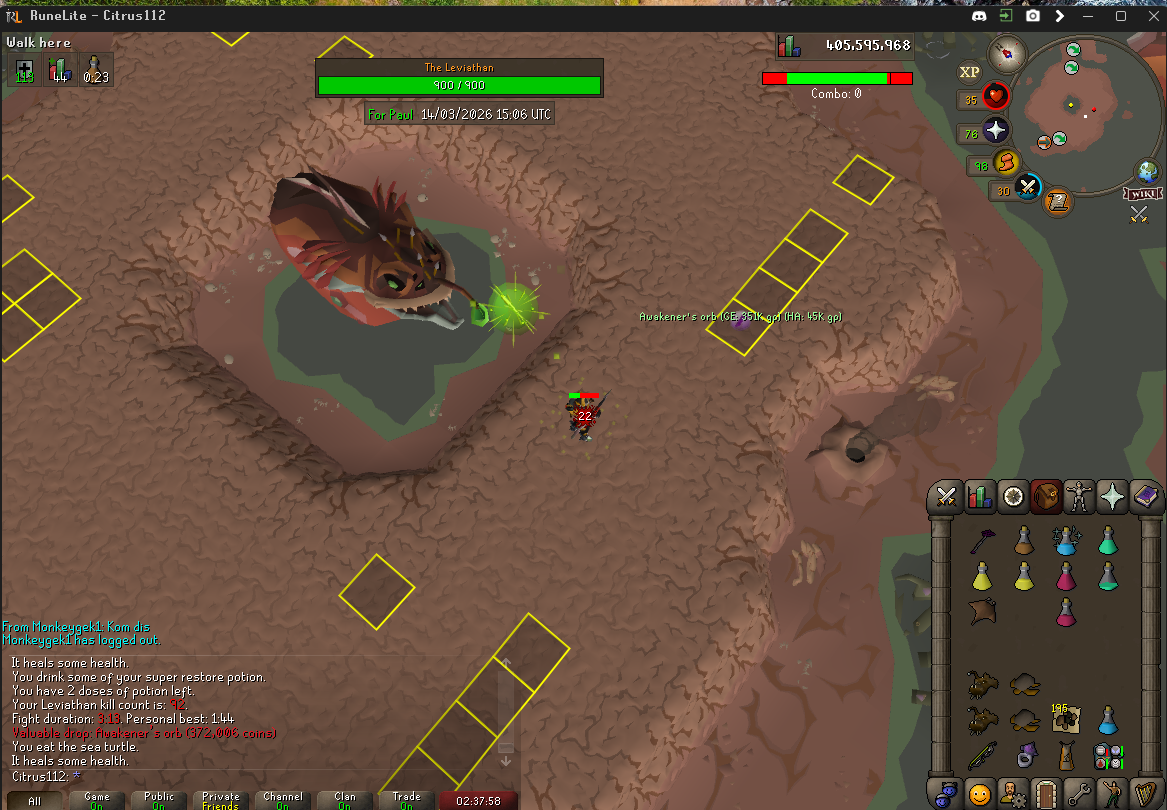
Task: Click the Wiki lookup banner
Action: (x=1140, y=193)
